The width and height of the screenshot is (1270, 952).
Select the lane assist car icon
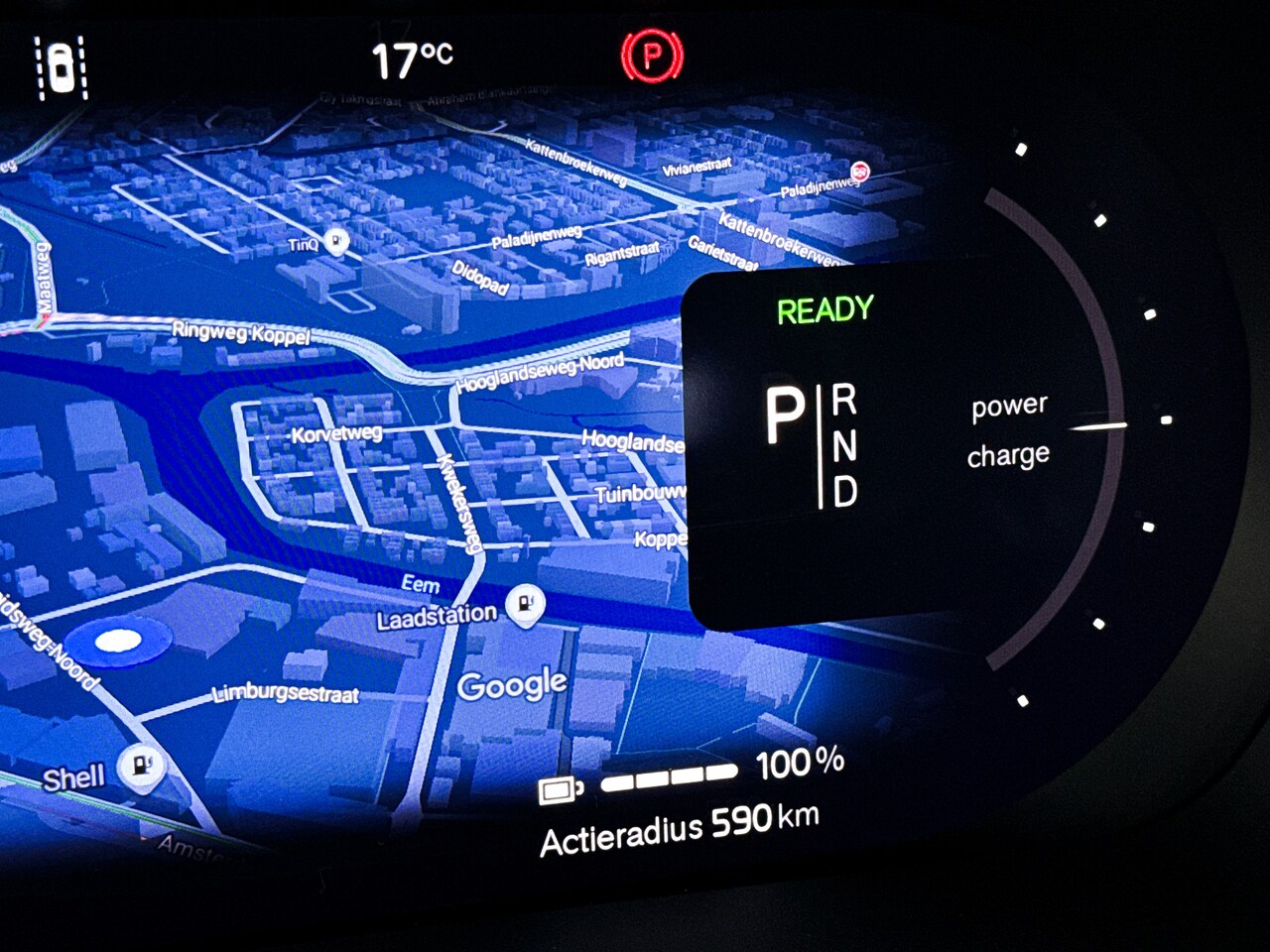pos(63,67)
